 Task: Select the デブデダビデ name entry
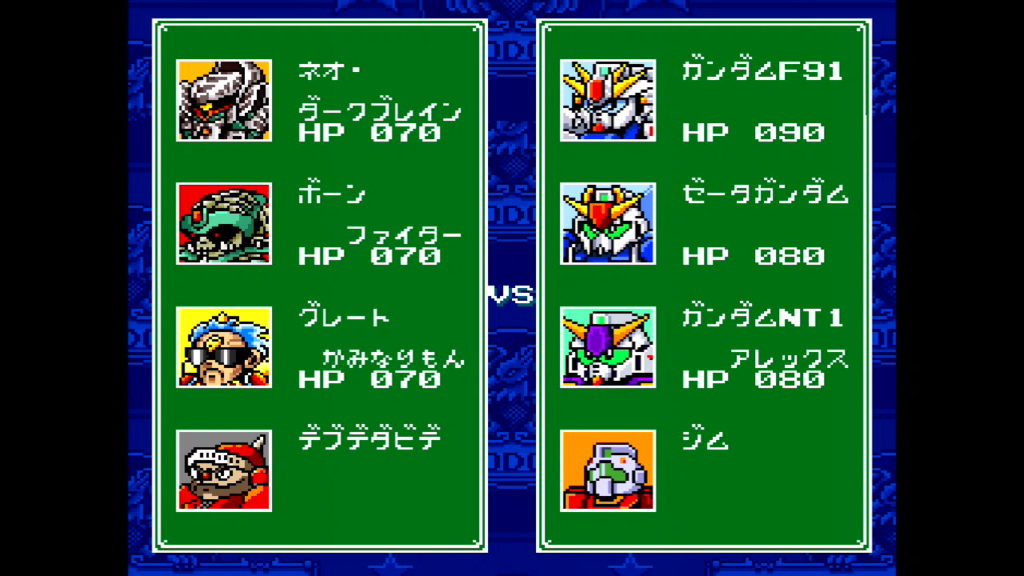(x=370, y=440)
